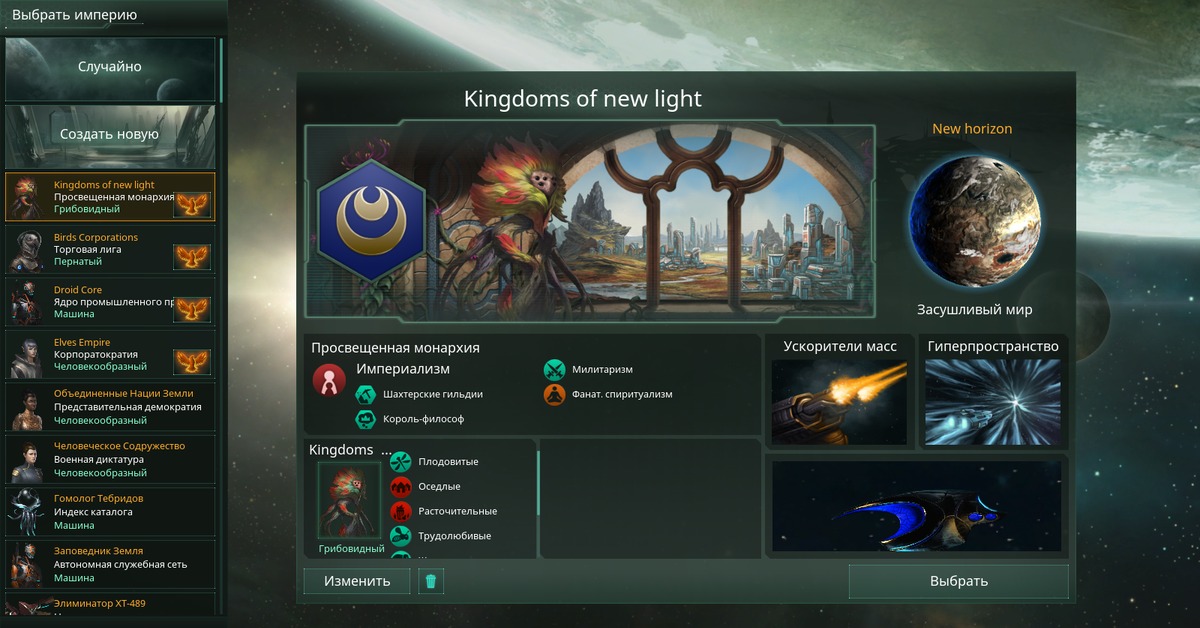Delete the empire using the trash icon

pyautogui.click(x=431, y=581)
